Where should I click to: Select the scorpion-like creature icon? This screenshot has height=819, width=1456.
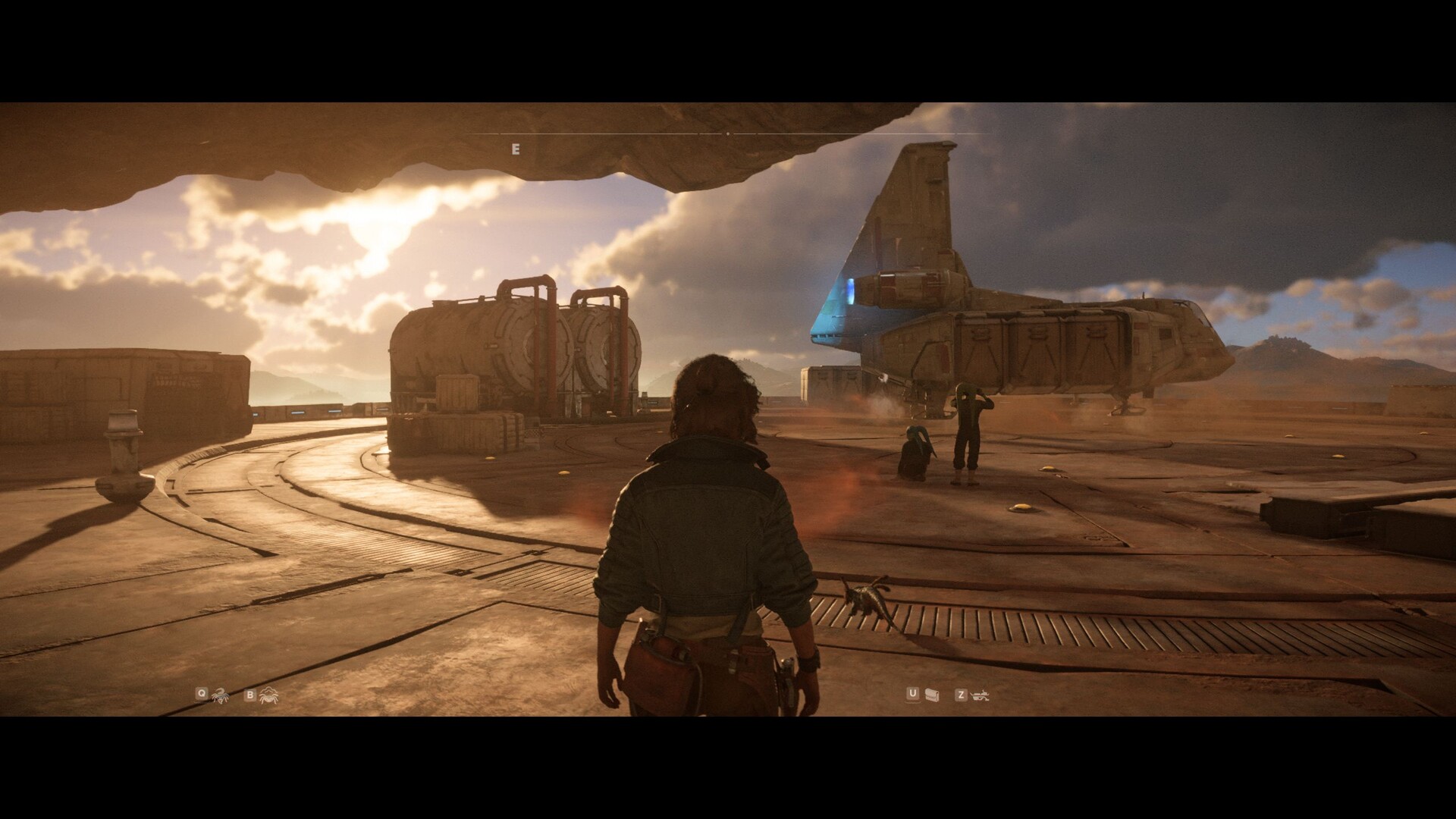(221, 694)
